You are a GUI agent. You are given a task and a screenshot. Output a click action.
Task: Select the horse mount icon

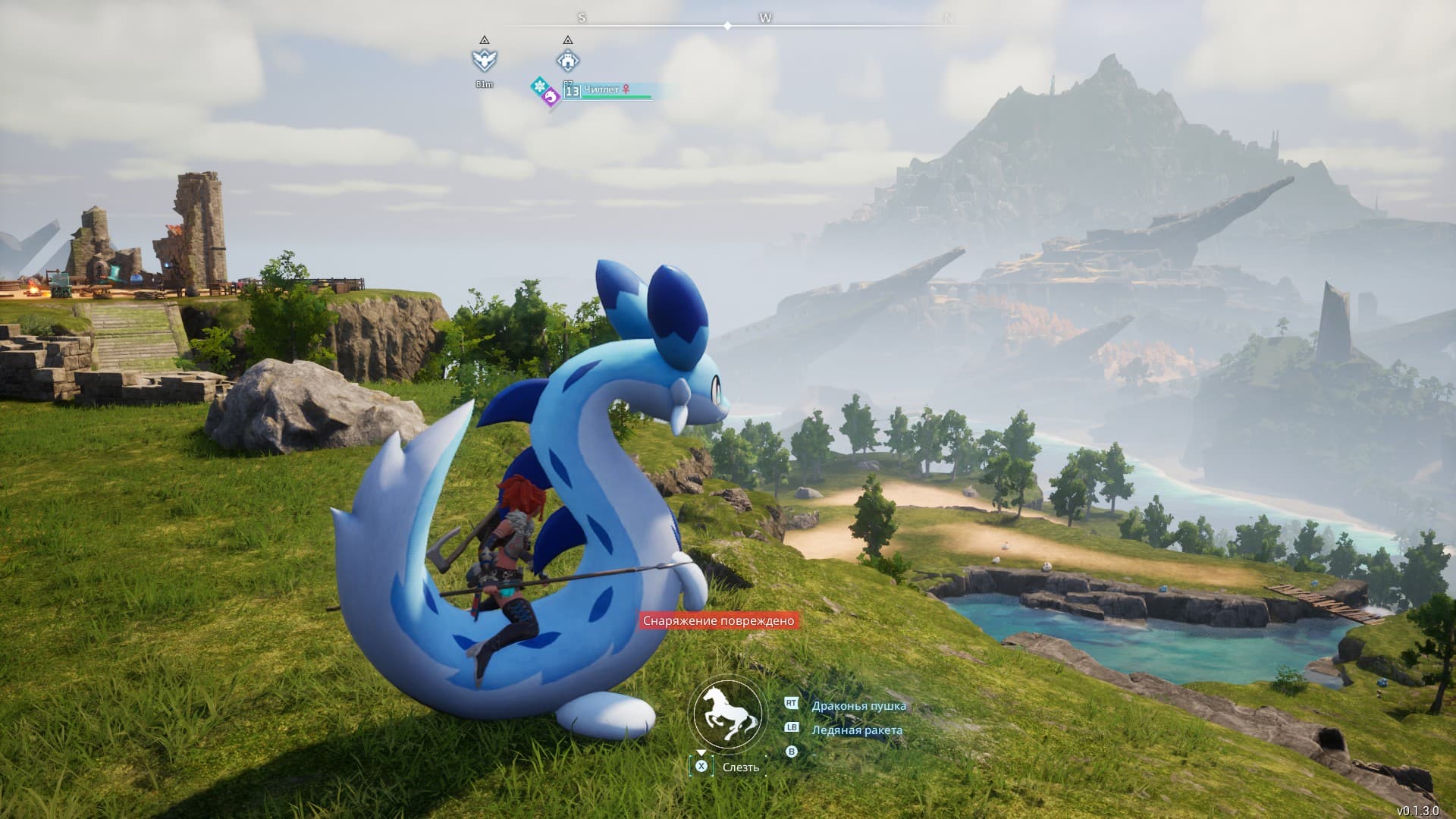click(725, 714)
